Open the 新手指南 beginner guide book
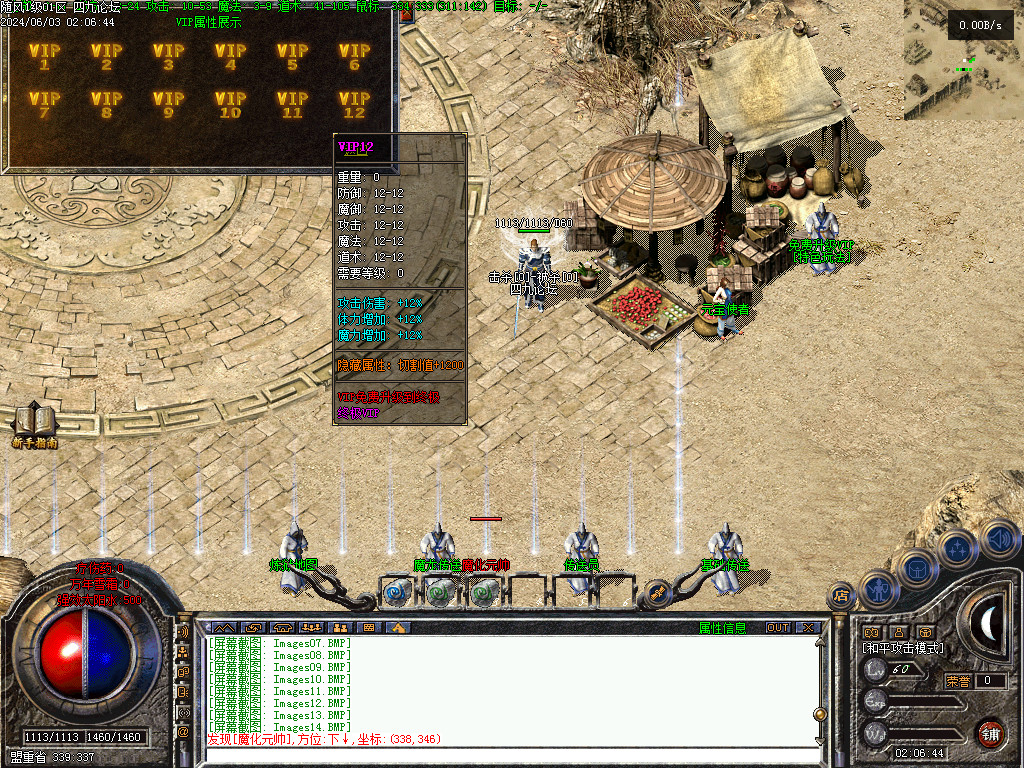 click(34, 422)
